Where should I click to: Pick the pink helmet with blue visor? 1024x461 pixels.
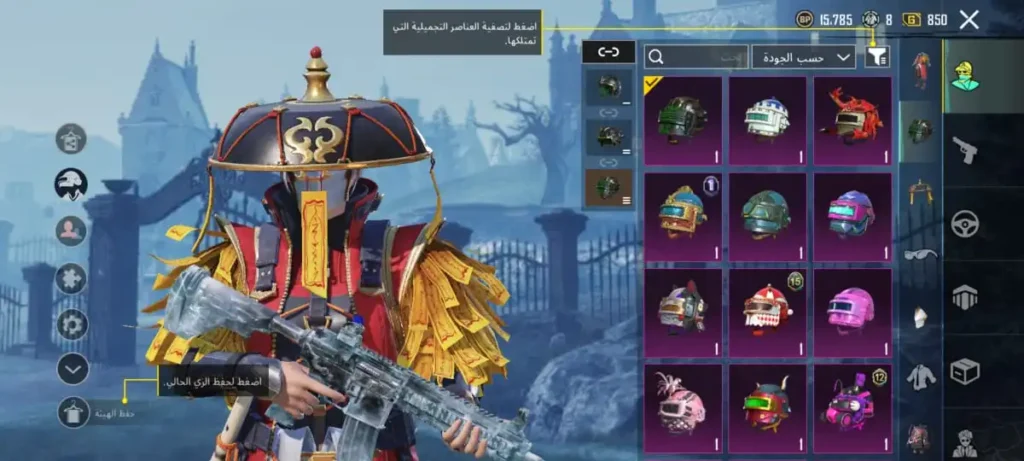coord(851,213)
